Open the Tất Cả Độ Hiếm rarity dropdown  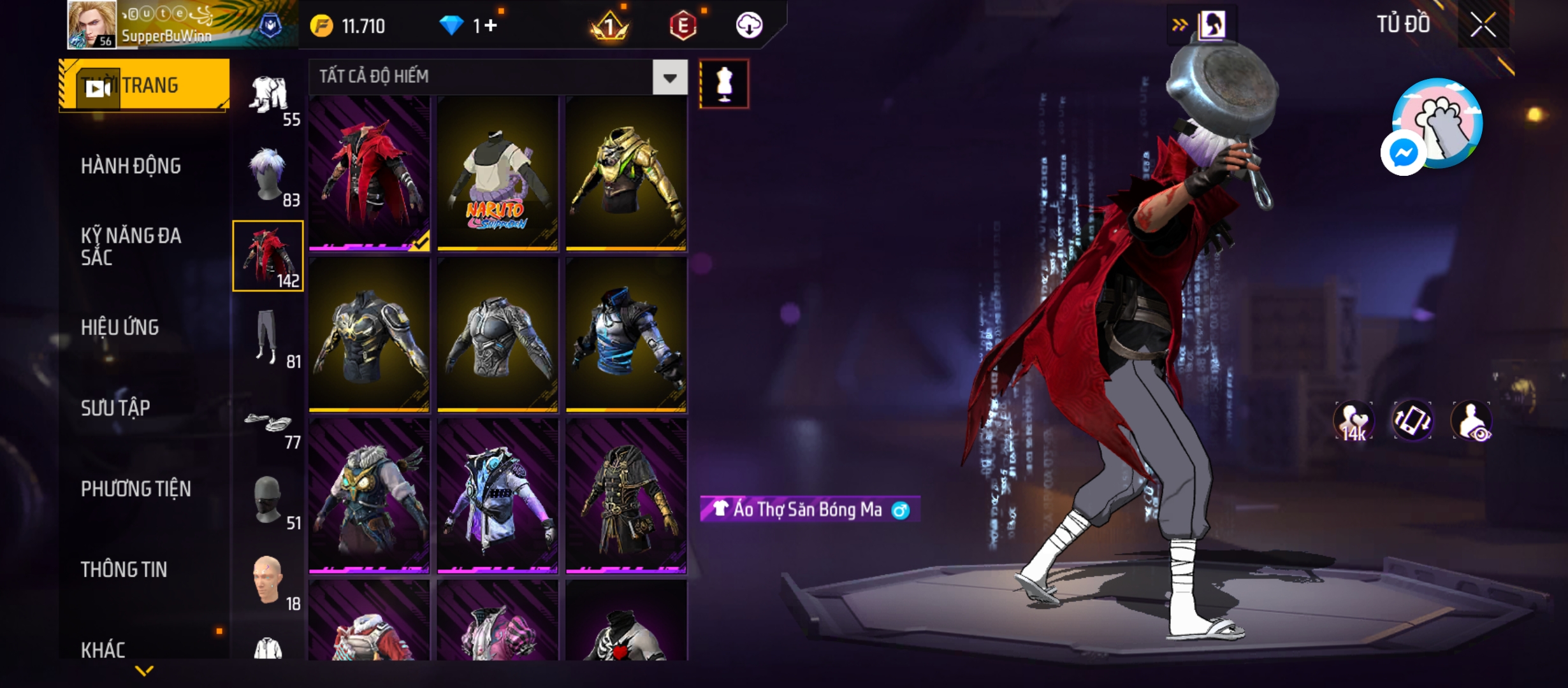tap(669, 78)
